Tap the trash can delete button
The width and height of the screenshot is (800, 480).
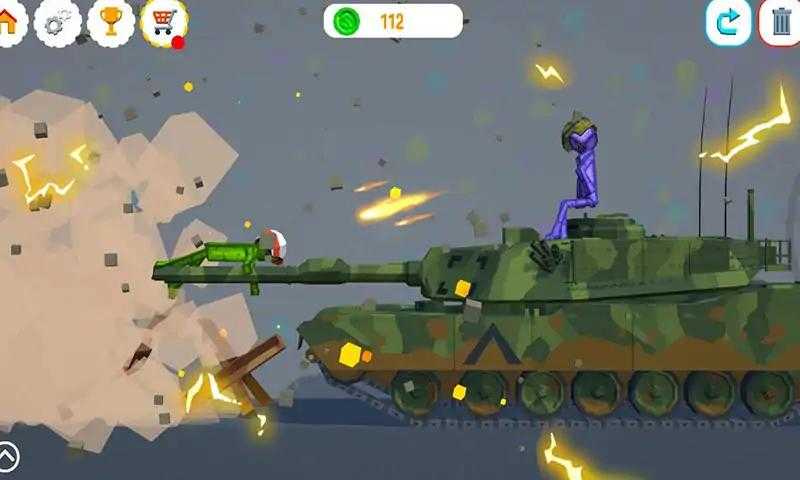[781, 22]
